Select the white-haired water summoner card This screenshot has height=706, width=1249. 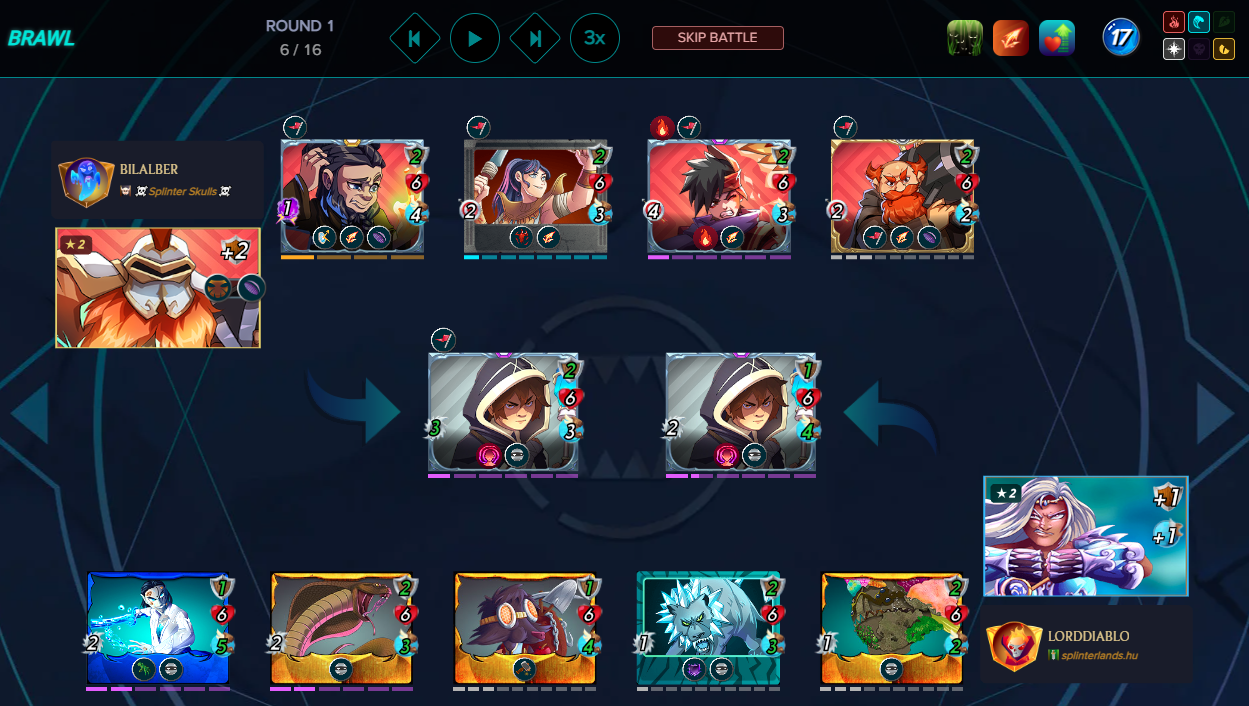pos(1086,535)
